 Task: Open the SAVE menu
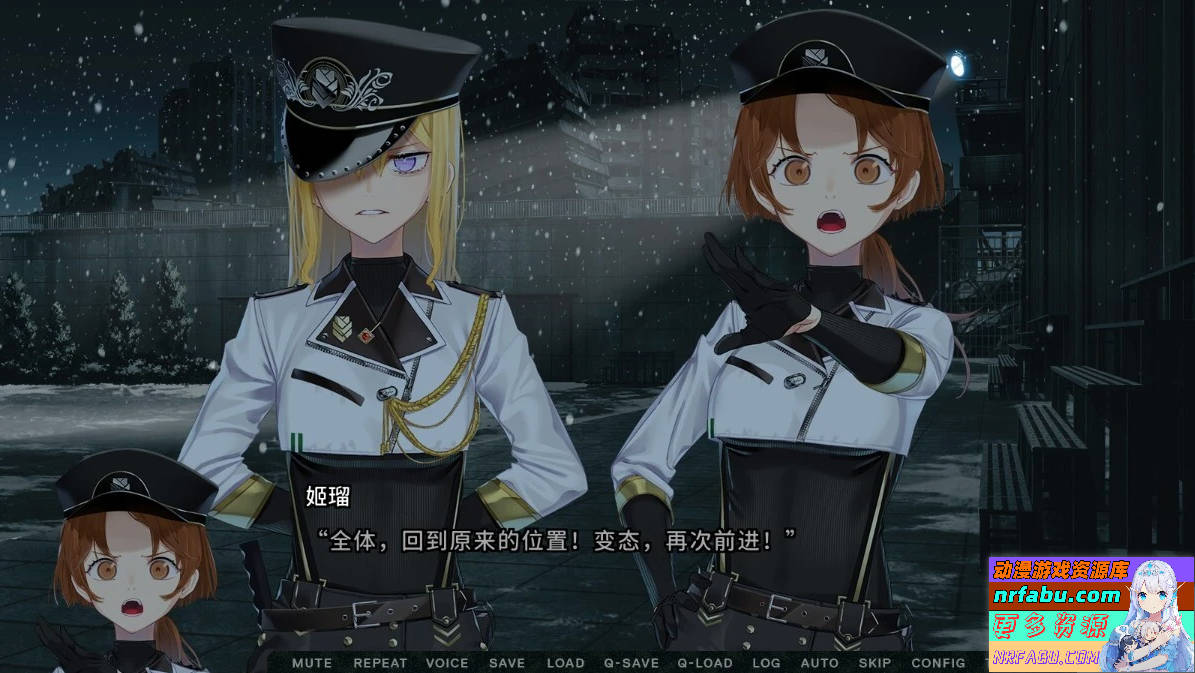(506, 663)
